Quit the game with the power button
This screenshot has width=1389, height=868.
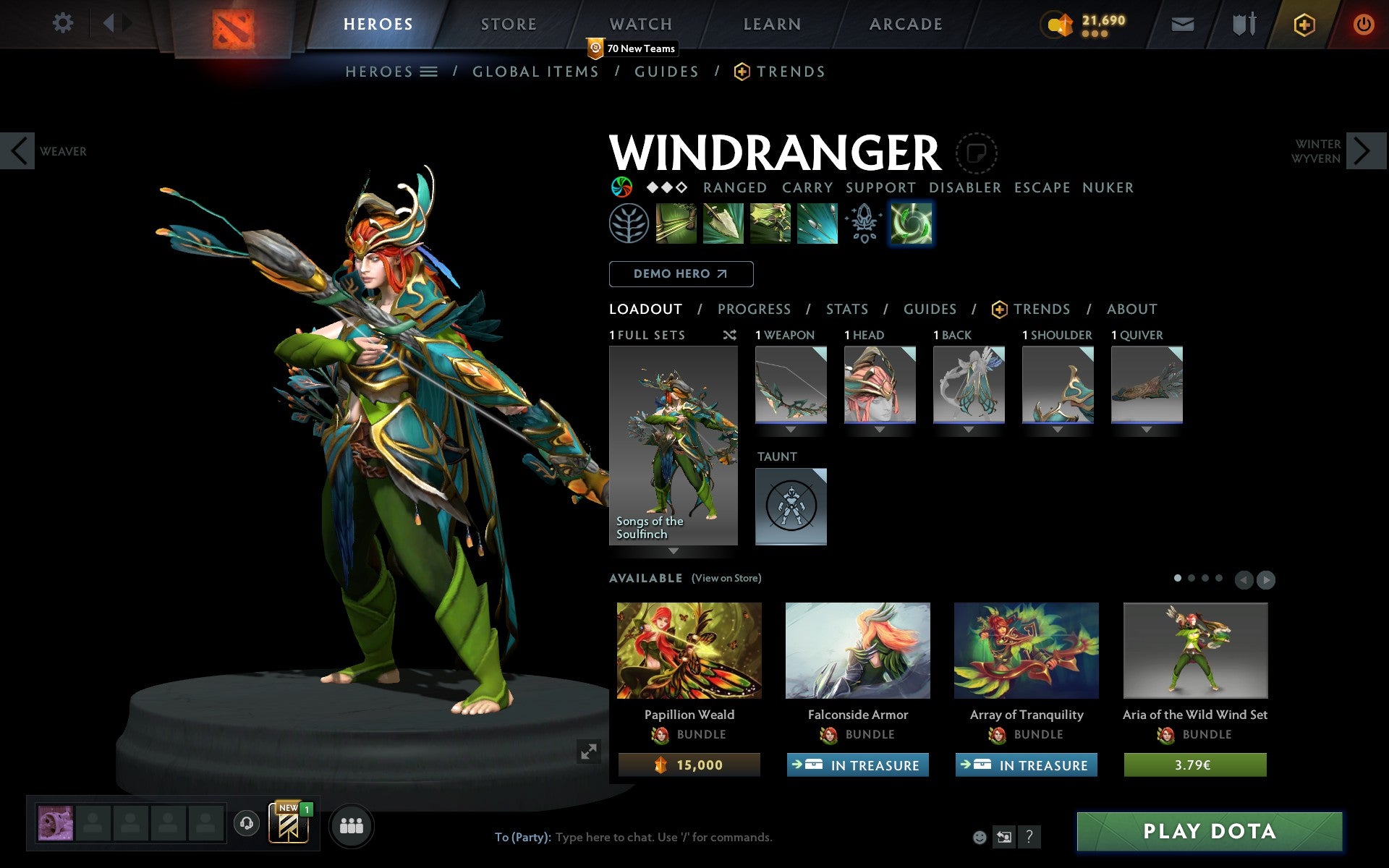tap(1363, 25)
